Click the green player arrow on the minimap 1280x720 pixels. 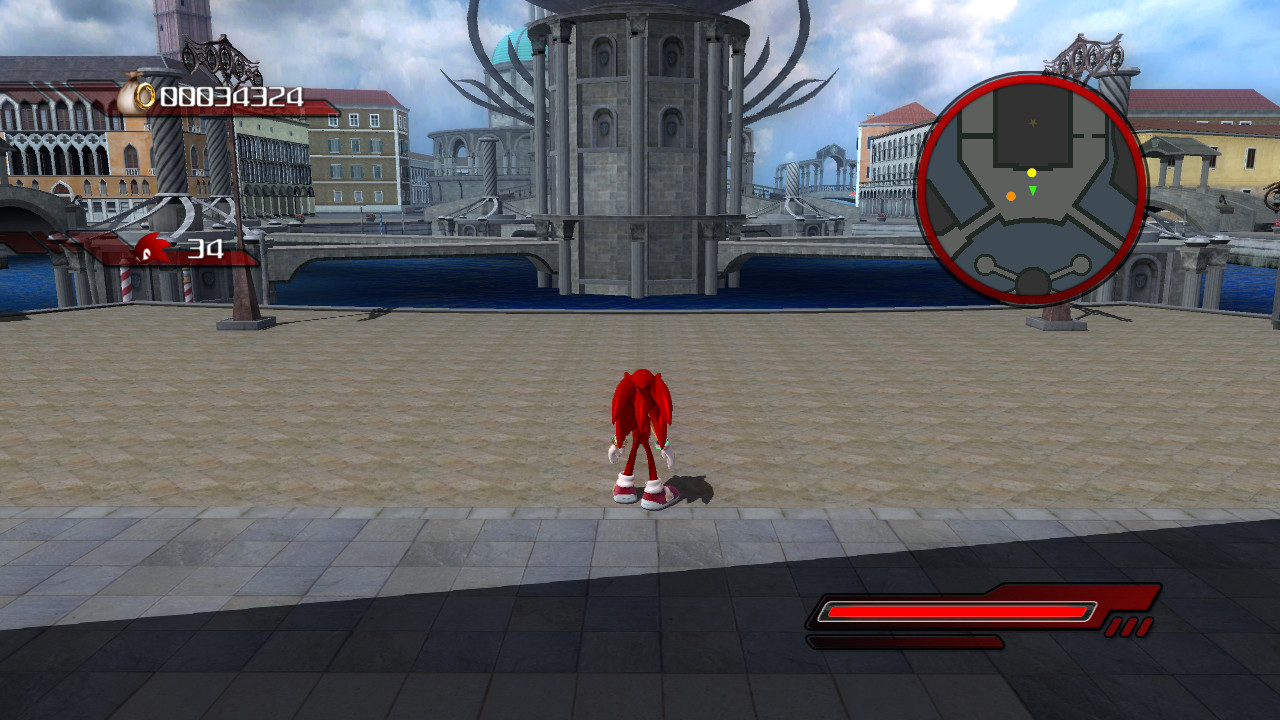1033,189
